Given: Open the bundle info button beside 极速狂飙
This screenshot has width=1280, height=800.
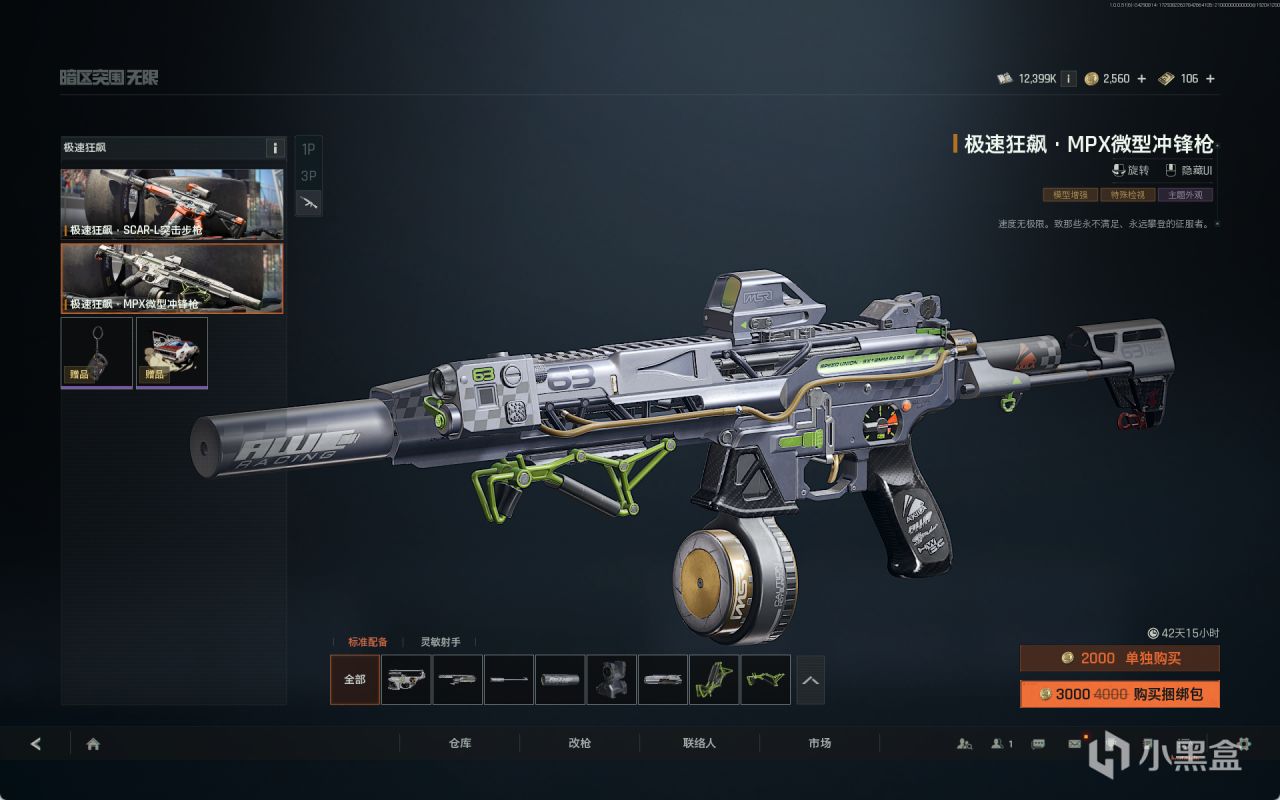Looking at the screenshot, I should click(x=275, y=148).
